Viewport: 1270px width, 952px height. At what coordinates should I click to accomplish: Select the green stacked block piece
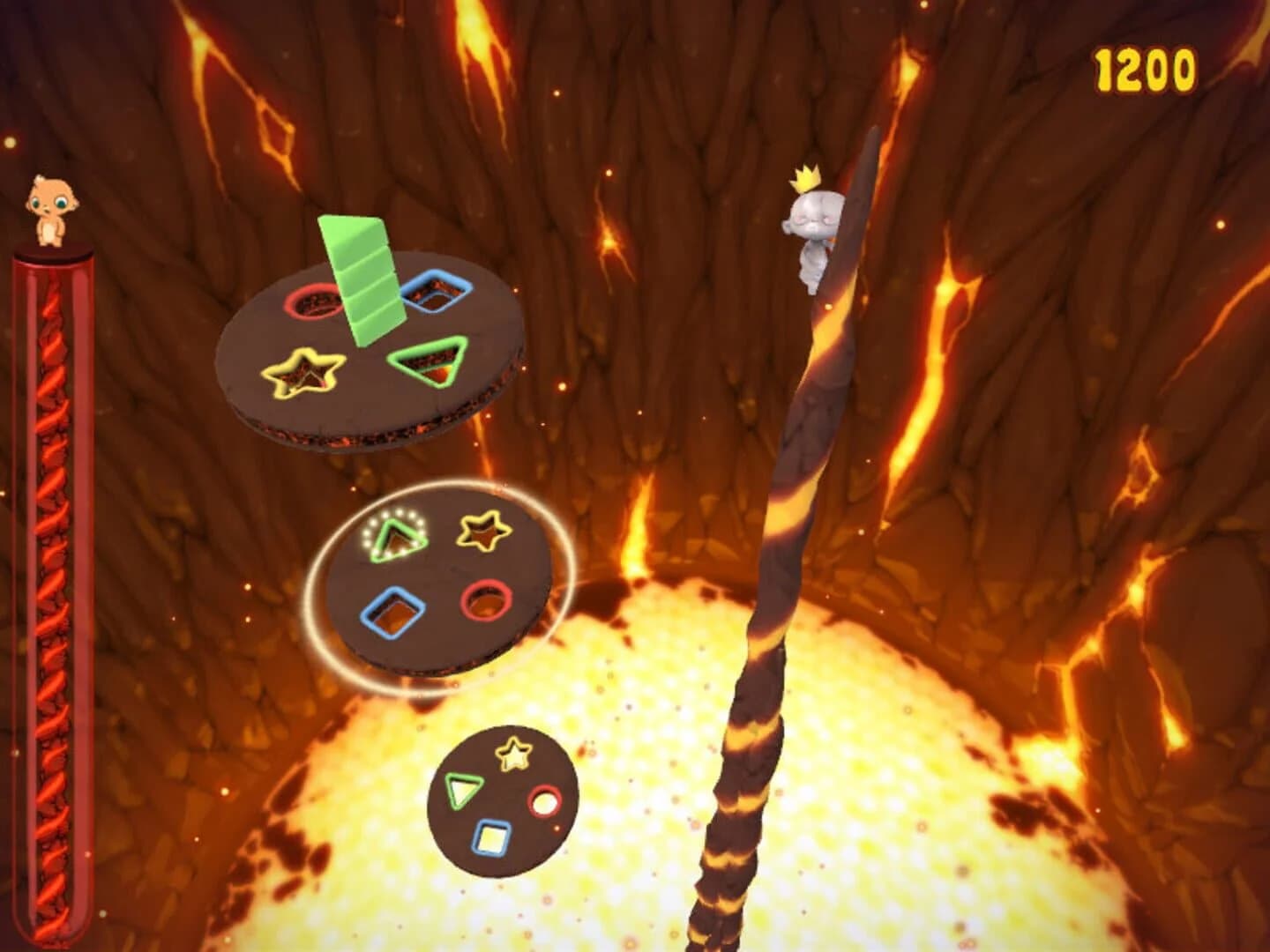pos(362,282)
